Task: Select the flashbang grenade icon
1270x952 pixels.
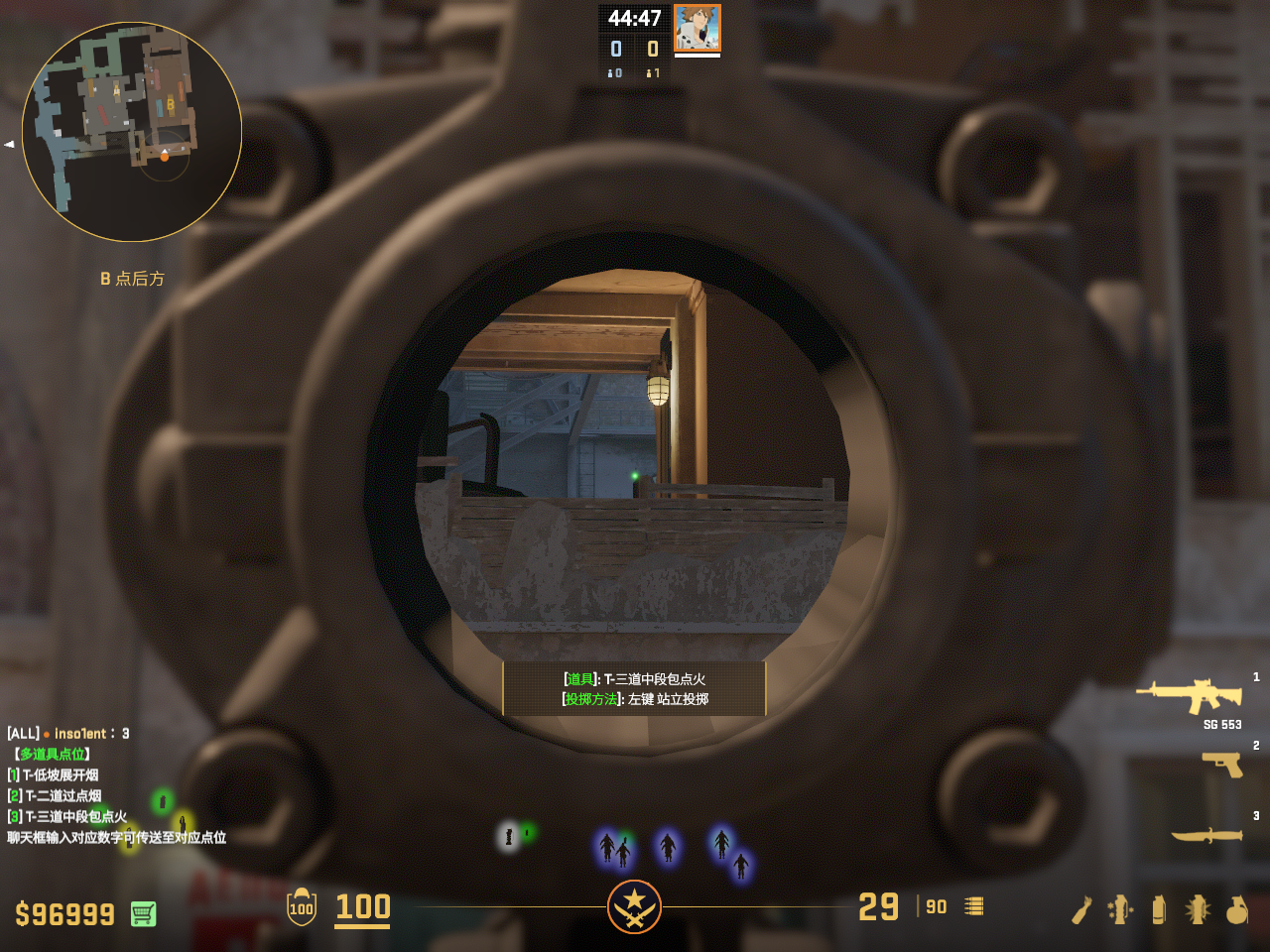Action: 1198,909
